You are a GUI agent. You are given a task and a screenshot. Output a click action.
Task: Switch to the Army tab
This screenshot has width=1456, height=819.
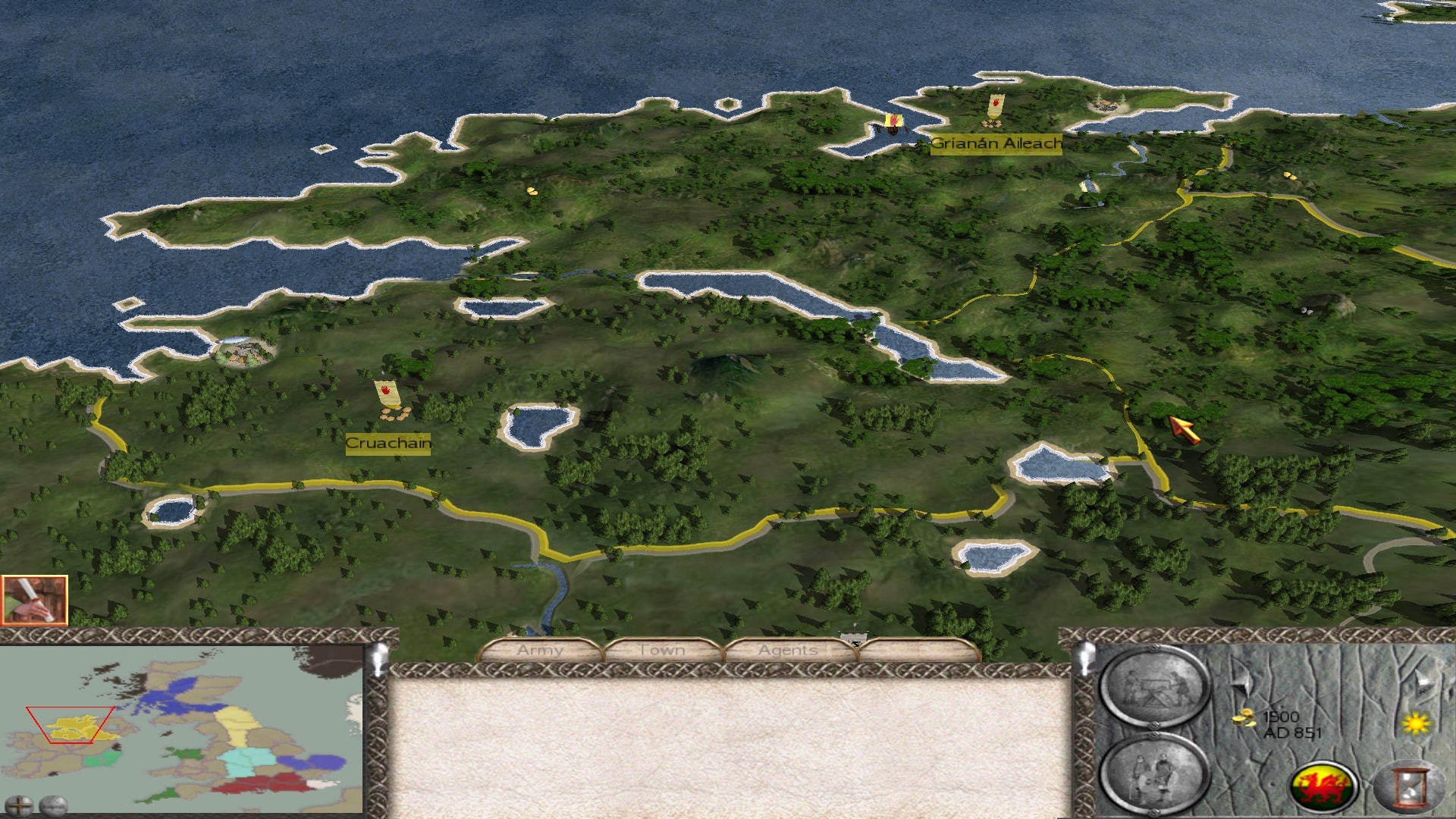click(540, 651)
